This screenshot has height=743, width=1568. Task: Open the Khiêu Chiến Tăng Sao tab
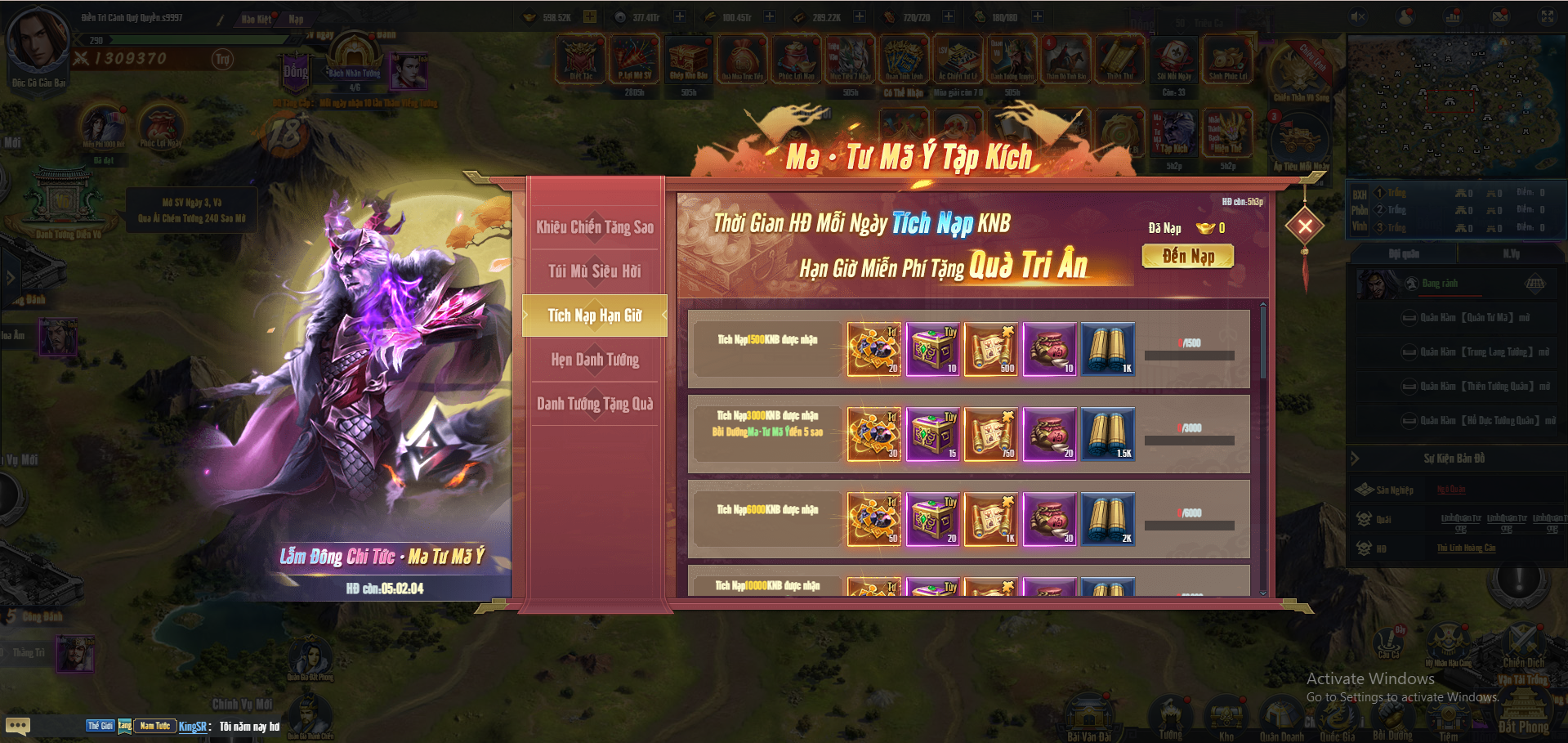pos(595,227)
